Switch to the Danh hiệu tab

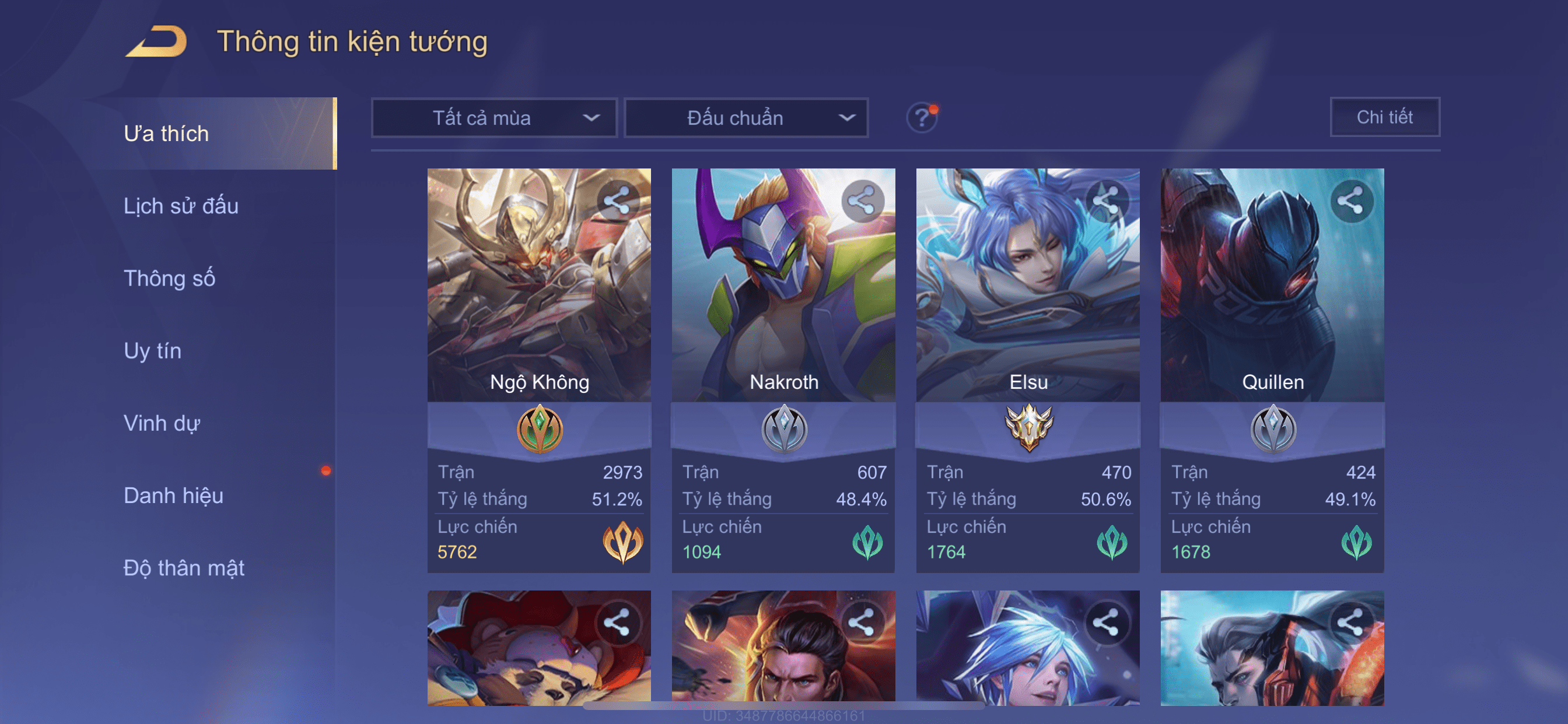click(x=173, y=496)
